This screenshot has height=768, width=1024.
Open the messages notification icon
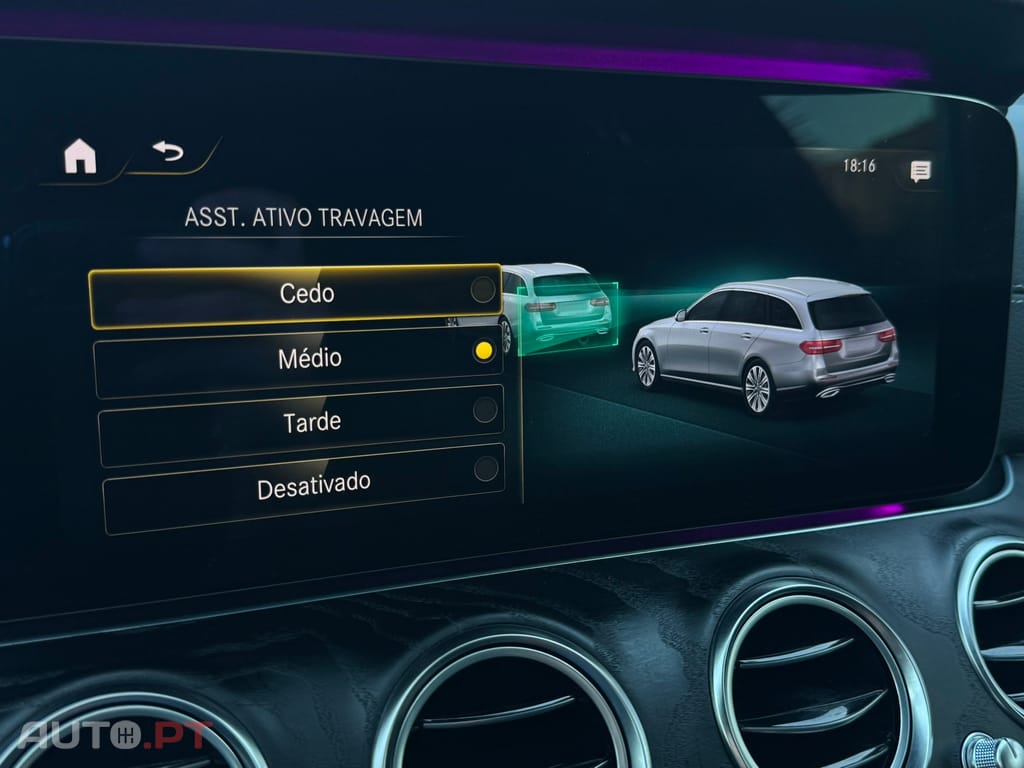[x=920, y=171]
